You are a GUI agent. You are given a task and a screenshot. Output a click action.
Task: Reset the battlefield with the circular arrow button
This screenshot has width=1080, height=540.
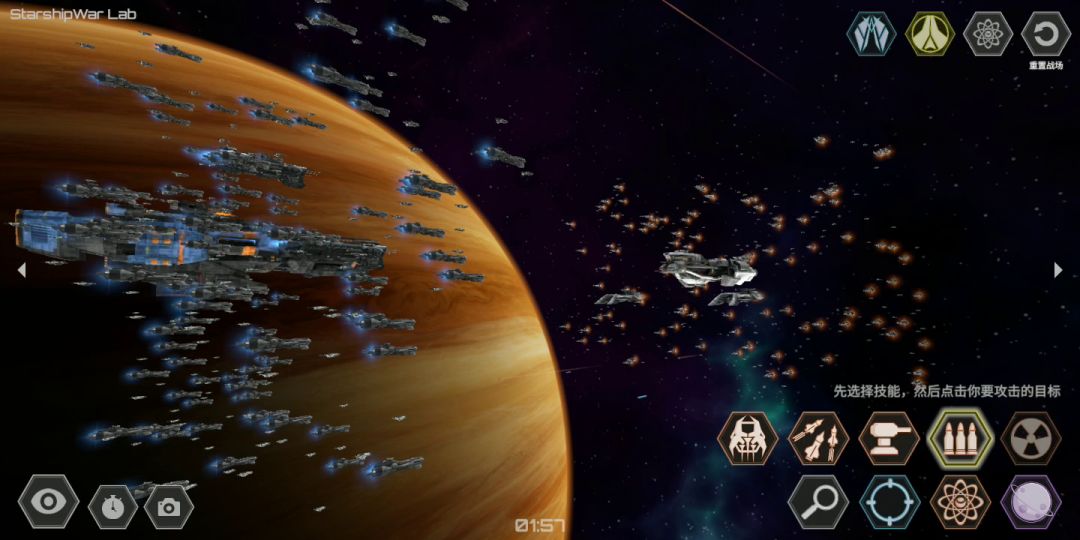coord(1046,34)
